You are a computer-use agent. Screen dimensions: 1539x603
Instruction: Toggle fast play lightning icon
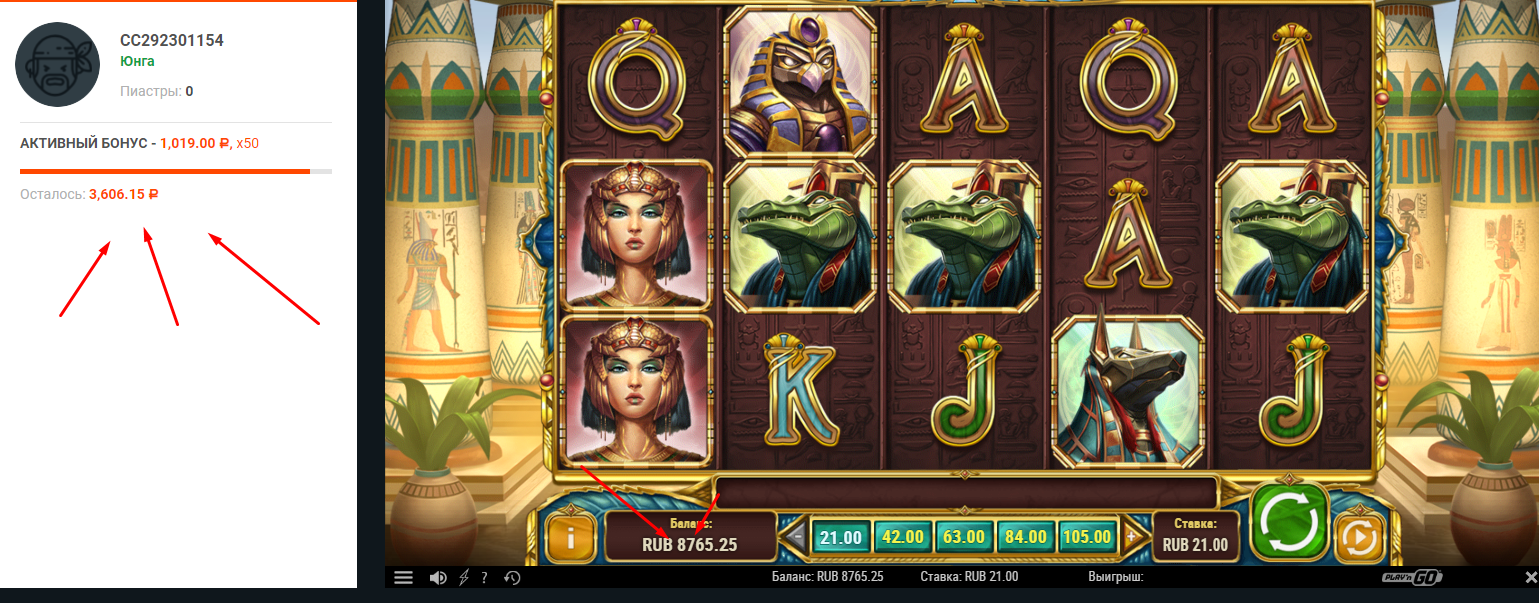463,577
